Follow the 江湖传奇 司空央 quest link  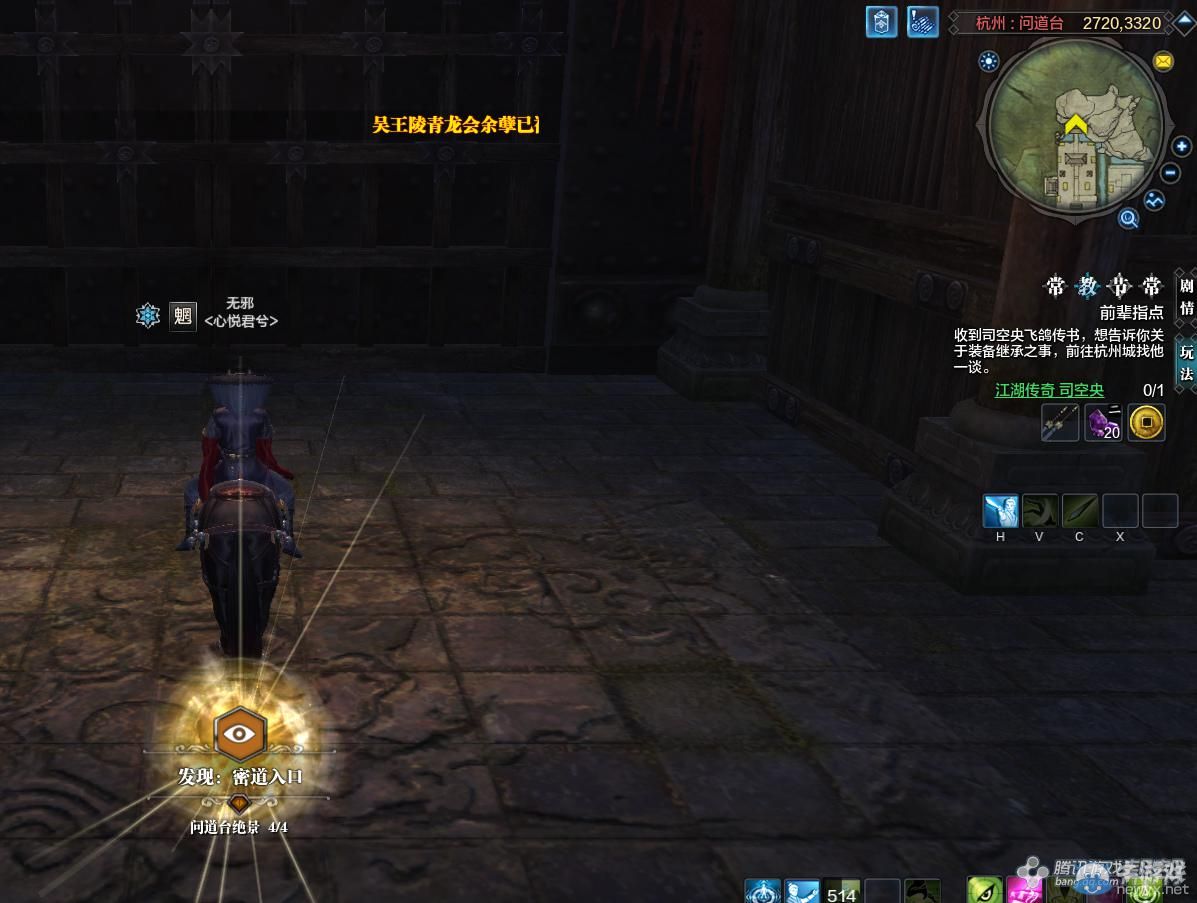point(1049,390)
